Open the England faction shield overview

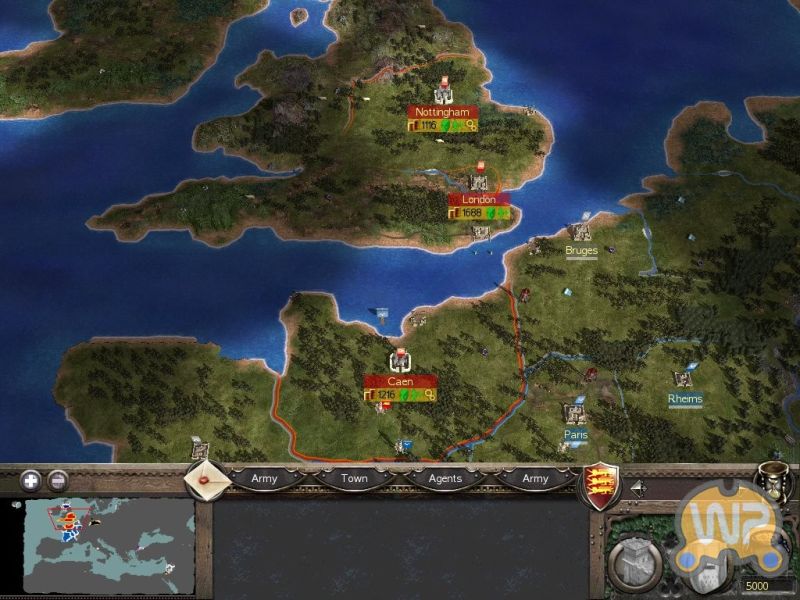tap(598, 486)
